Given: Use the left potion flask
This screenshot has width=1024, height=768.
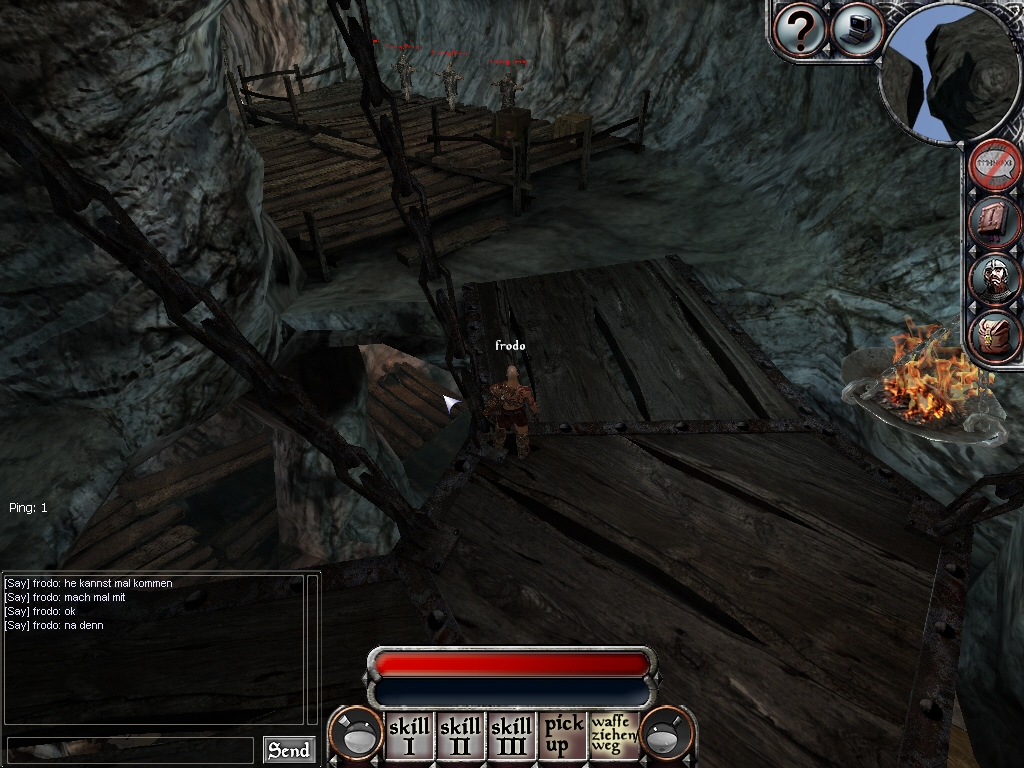Looking at the screenshot, I should tap(357, 734).
